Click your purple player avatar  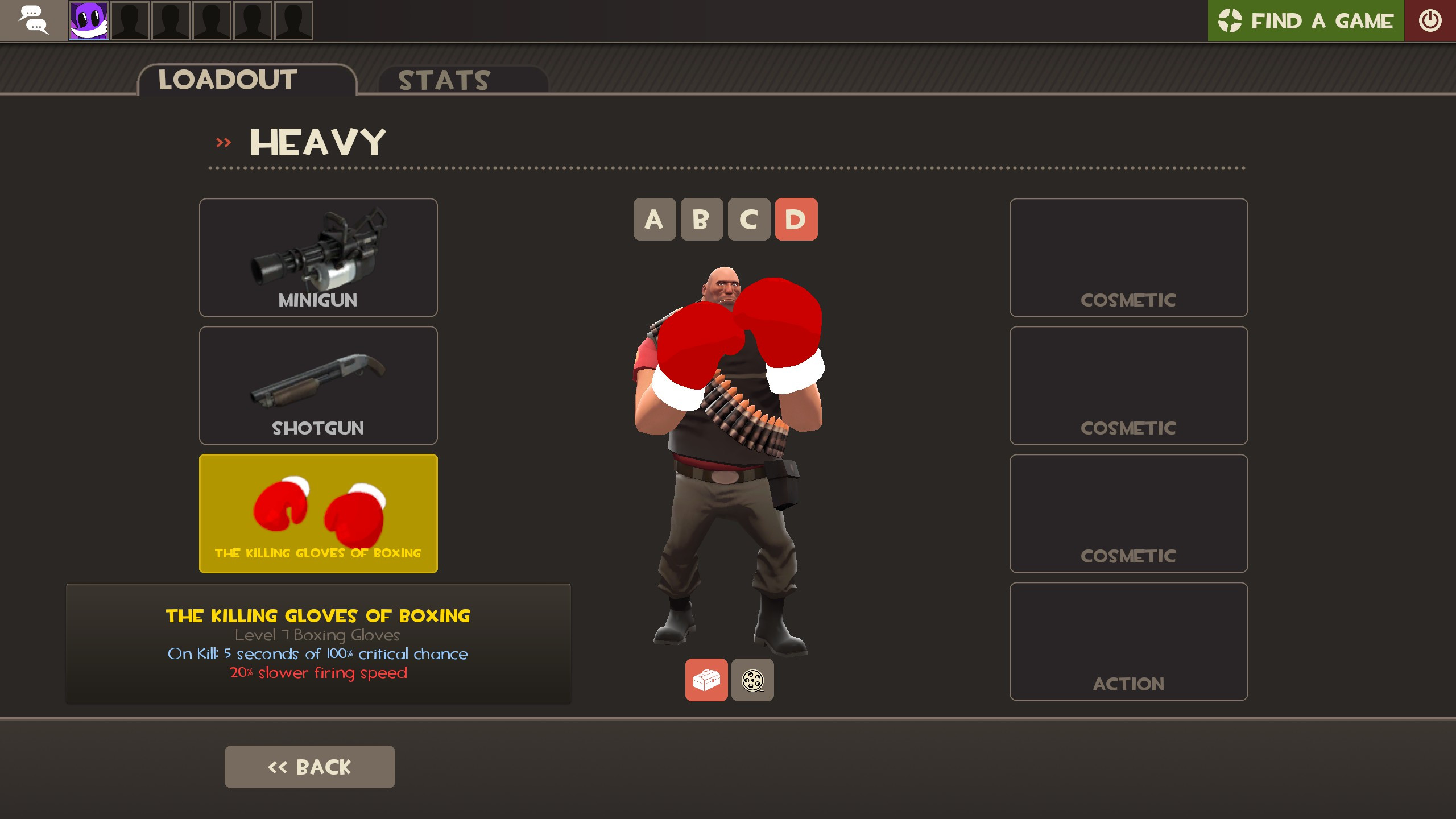(x=88, y=20)
